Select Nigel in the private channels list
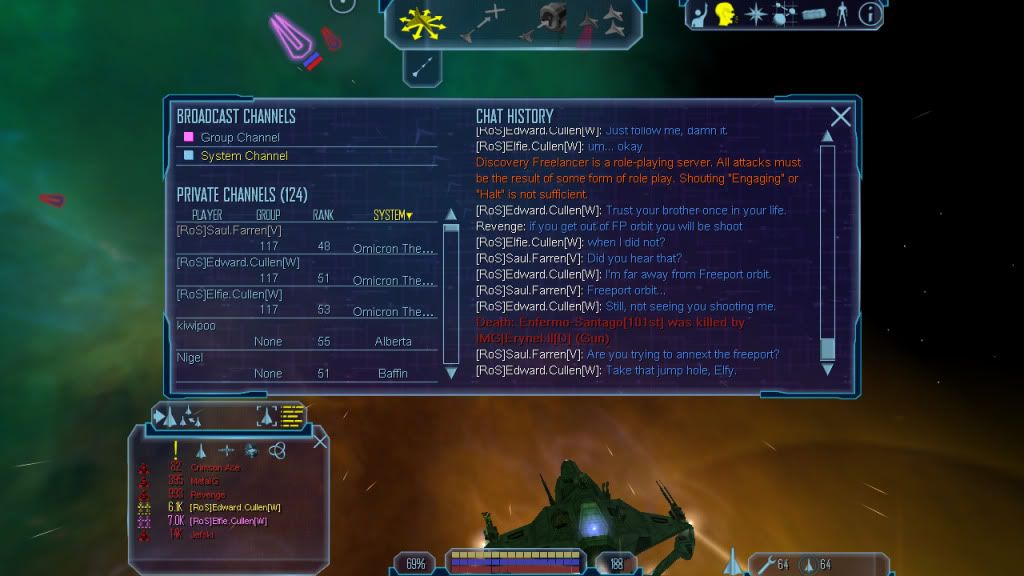The image size is (1024, 576). coord(190,357)
